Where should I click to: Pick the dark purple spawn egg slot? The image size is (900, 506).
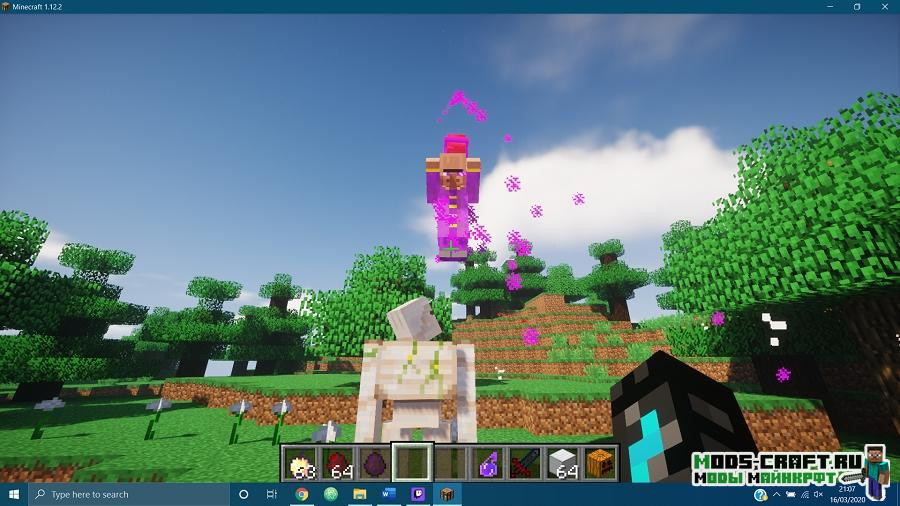point(375,463)
